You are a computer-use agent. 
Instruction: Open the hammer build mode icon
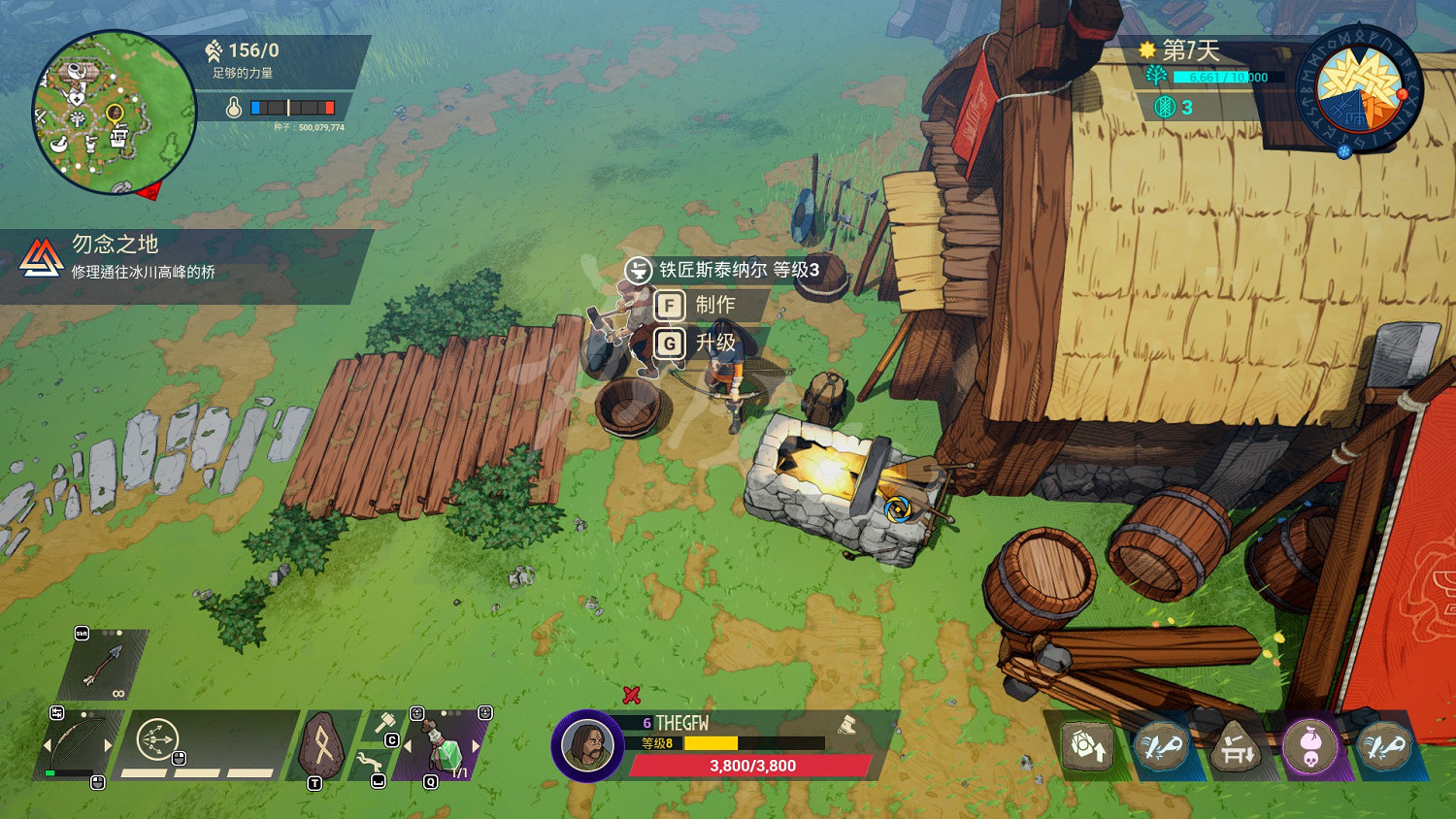coord(385,723)
